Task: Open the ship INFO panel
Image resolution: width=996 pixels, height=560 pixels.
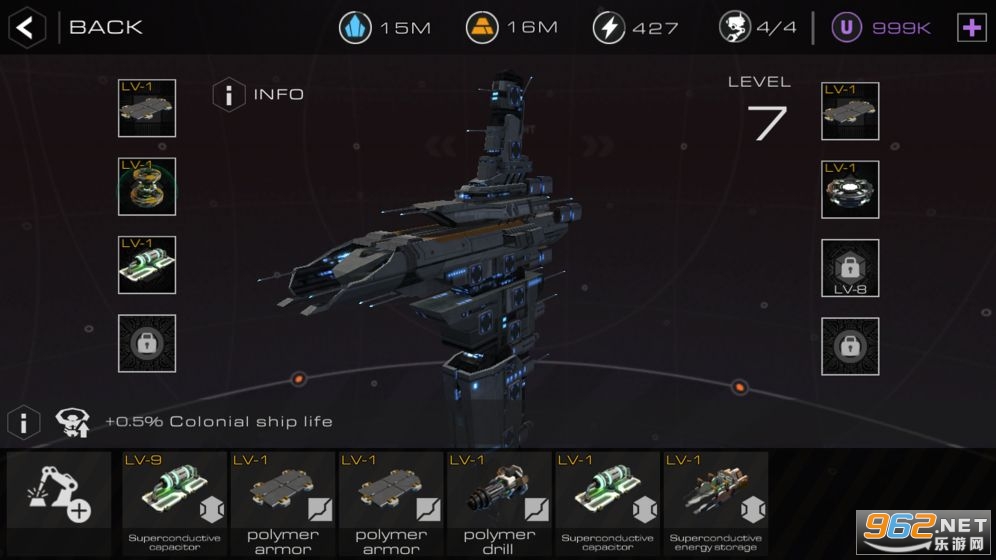Action: coord(230,95)
